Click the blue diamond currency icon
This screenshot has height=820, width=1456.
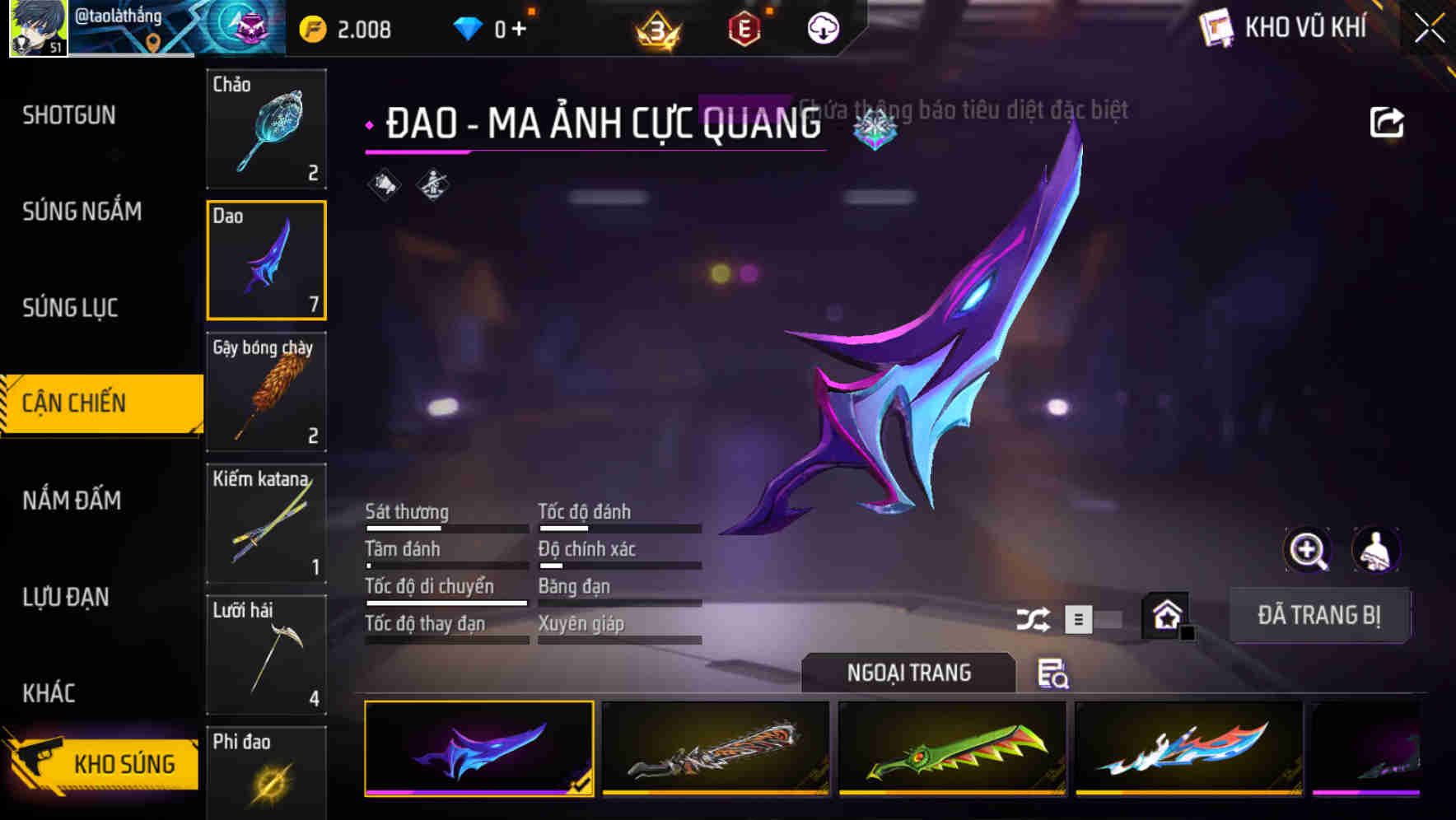pos(469,28)
